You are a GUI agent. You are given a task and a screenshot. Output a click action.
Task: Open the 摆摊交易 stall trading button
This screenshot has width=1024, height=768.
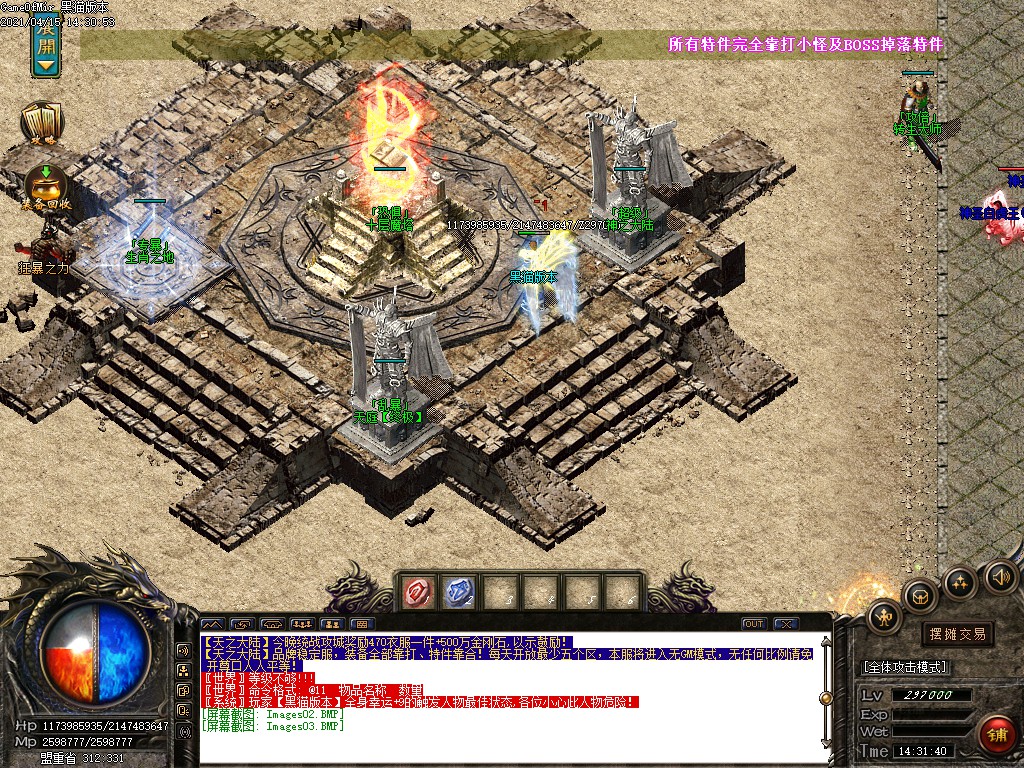(957, 633)
